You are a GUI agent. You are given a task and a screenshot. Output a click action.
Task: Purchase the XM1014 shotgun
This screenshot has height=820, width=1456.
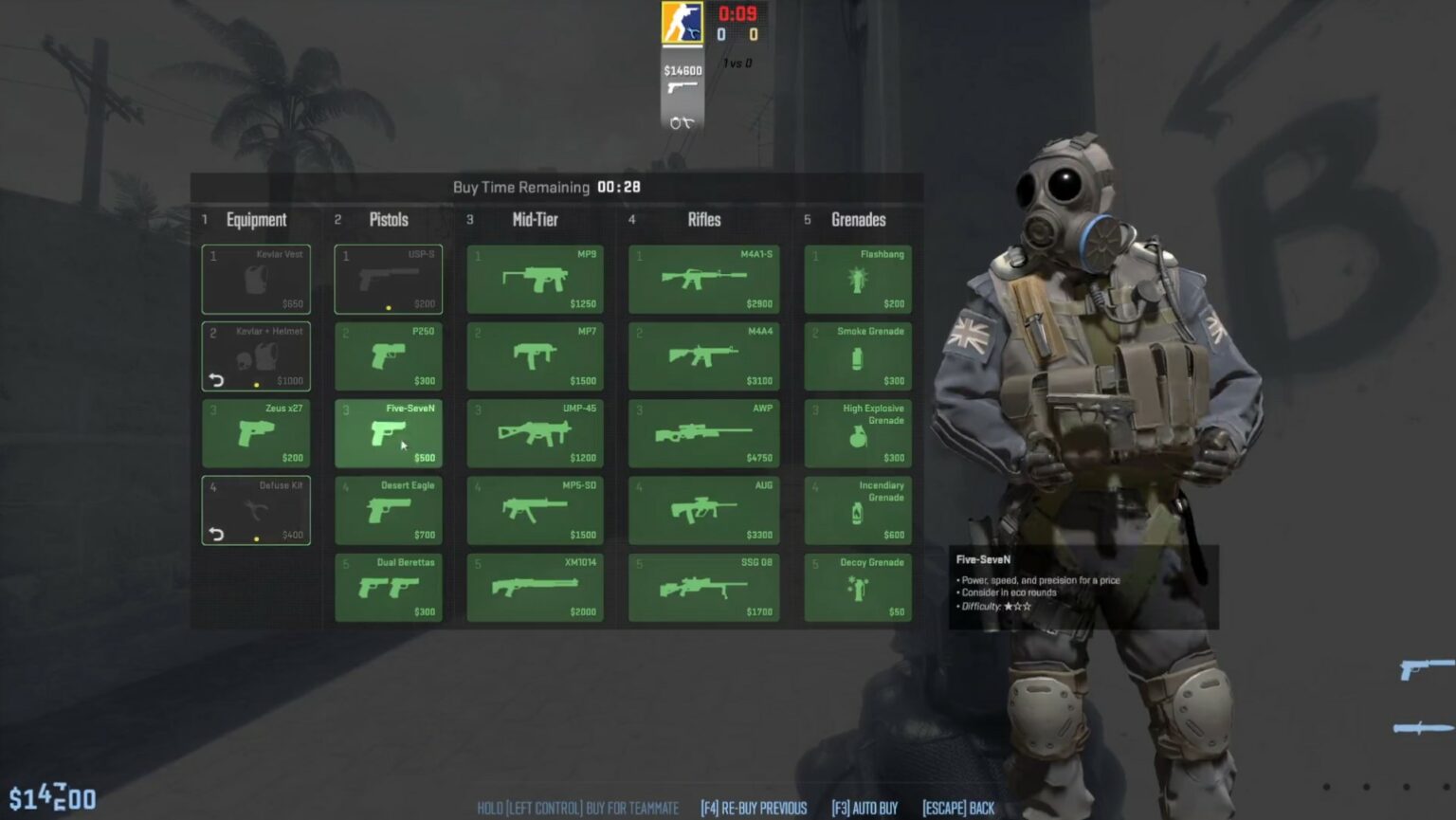click(536, 587)
